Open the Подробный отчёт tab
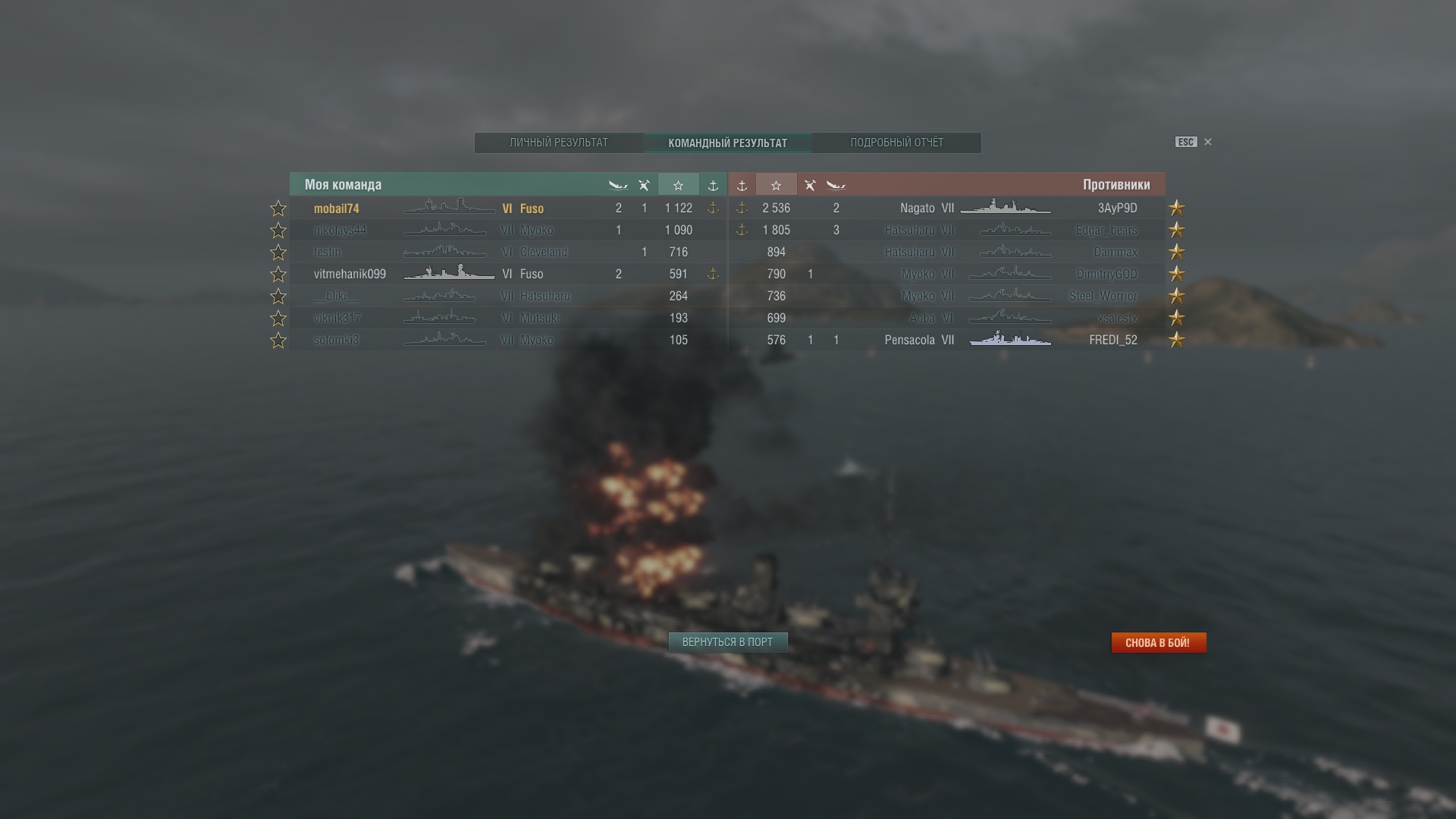This screenshot has width=1456, height=819. tap(896, 143)
